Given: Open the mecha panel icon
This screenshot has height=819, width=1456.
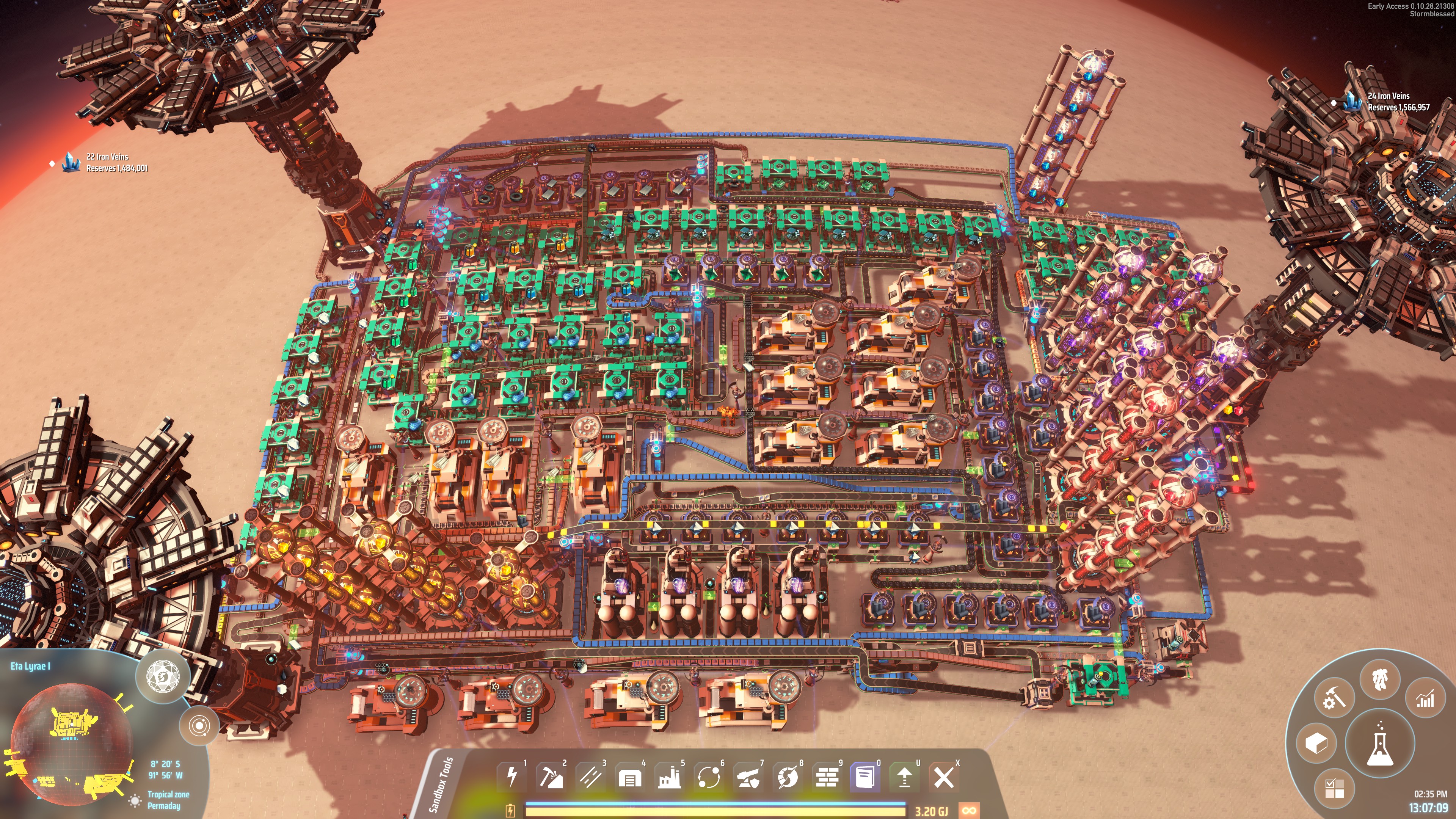Looking at the screenshot, I should coord(1380,678).
